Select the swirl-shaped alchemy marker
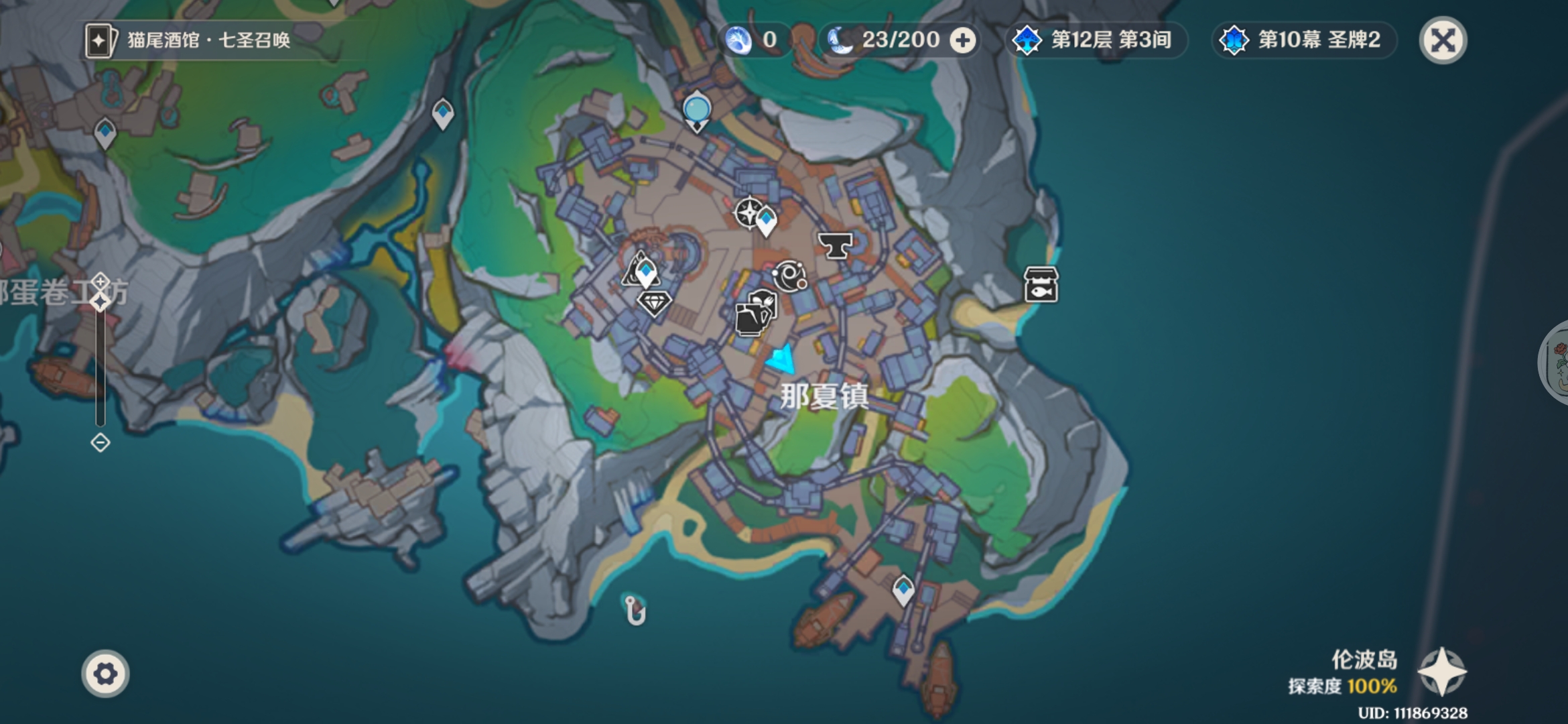The width and height of the screenshot is (1568, 724). [789, 276]
